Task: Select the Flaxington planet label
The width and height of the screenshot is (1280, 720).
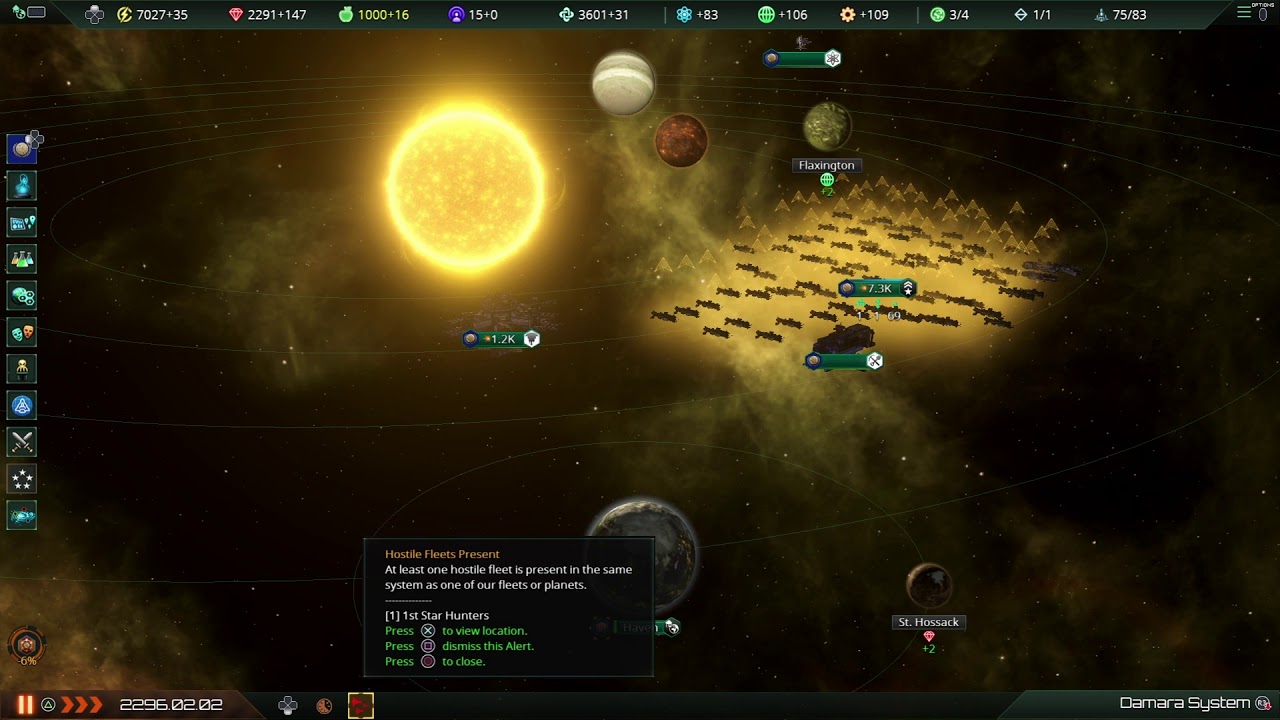Action: [826, 165]
